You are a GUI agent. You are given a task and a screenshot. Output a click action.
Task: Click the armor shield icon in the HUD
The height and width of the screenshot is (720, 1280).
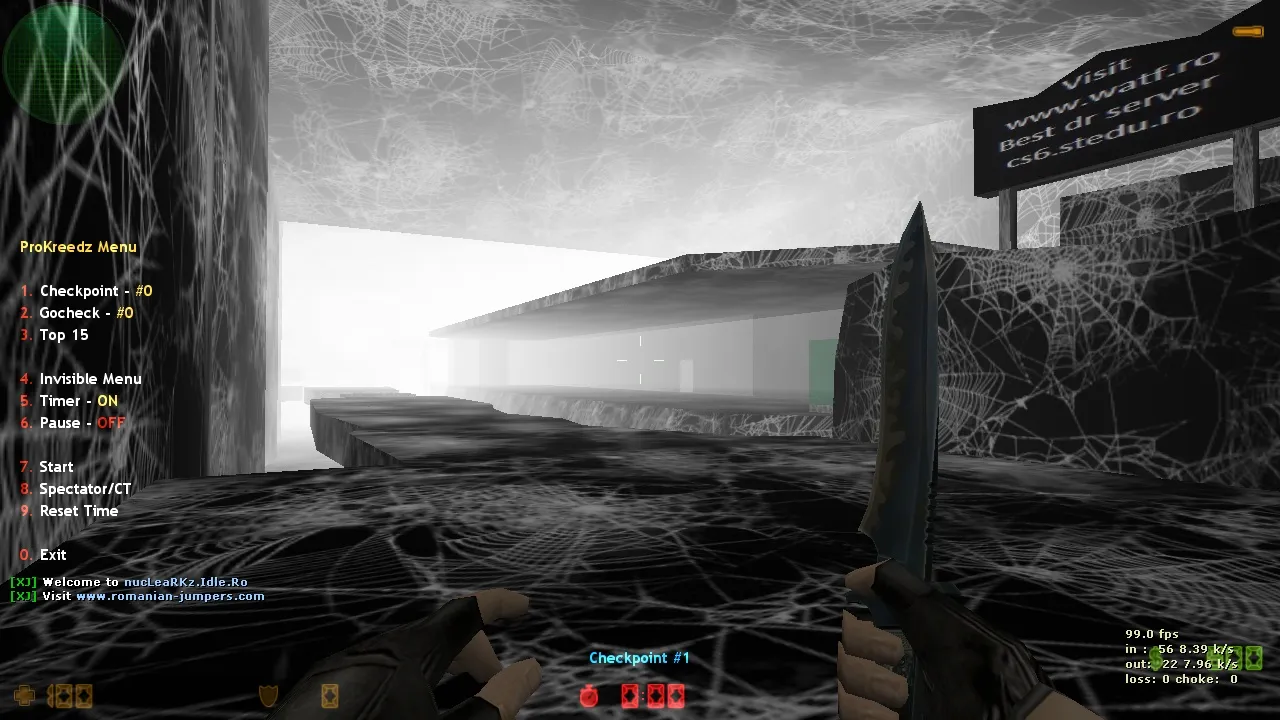266,694
